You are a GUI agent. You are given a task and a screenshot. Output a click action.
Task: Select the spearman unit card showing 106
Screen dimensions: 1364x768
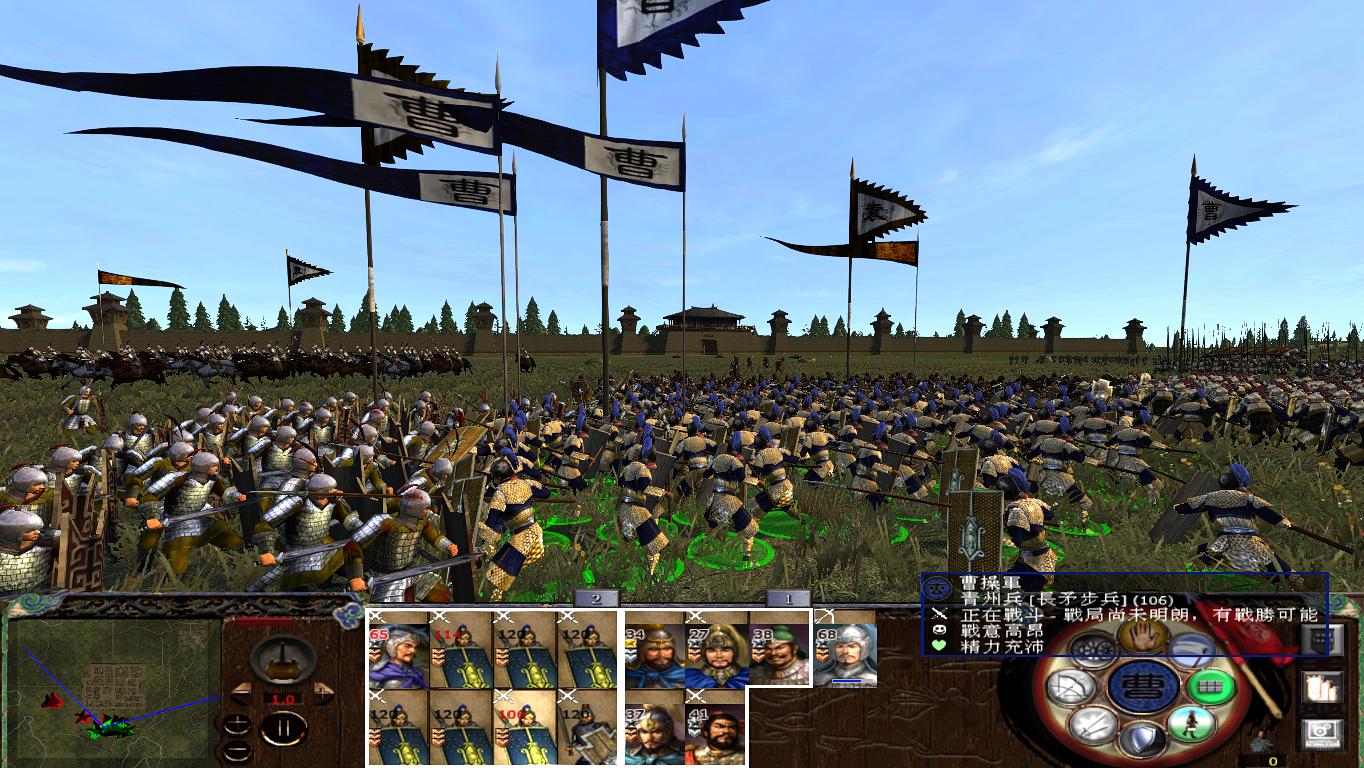coord(525,730)
